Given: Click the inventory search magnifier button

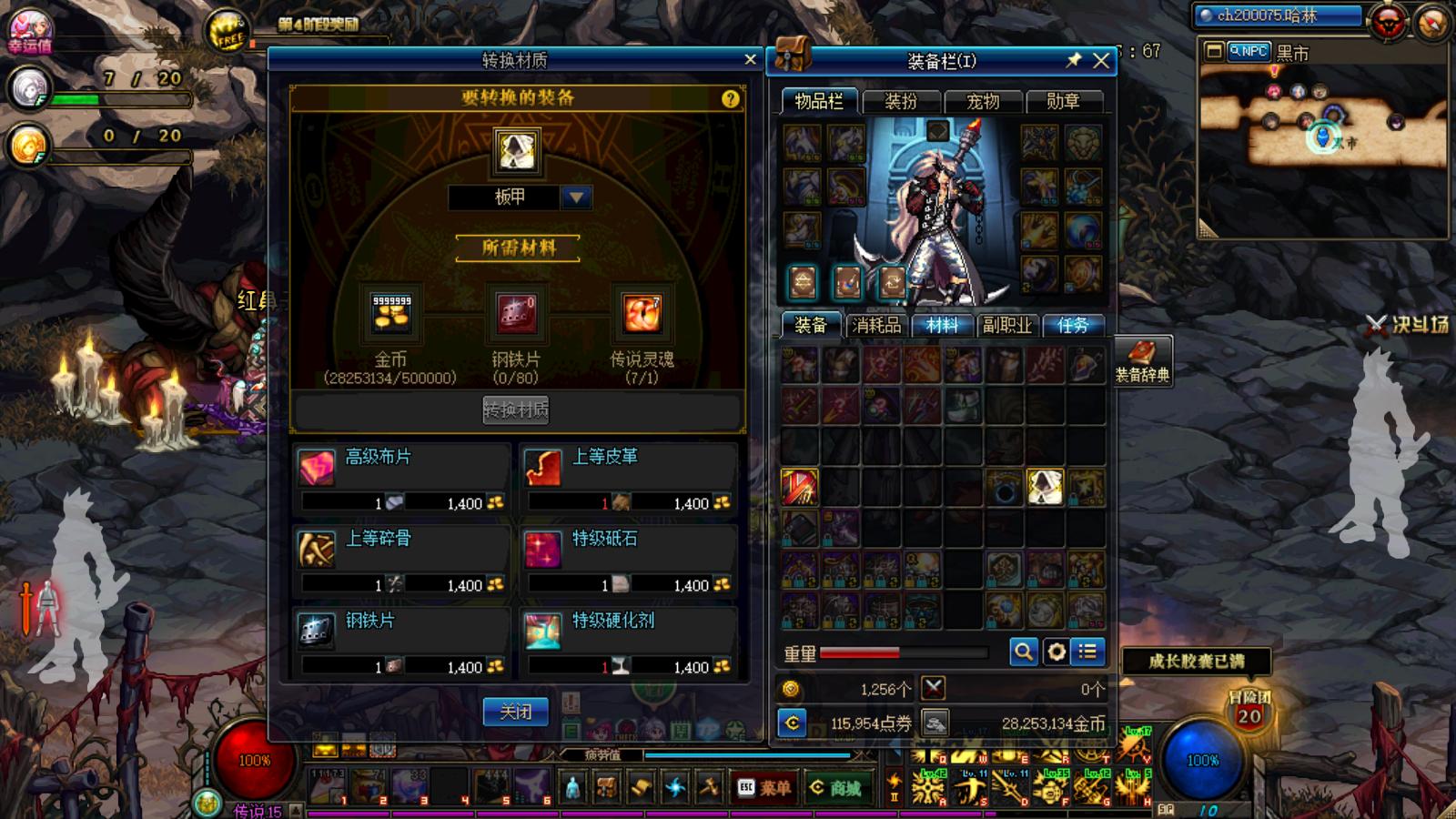Looking at the screenshot, I should coord(1024,652).
